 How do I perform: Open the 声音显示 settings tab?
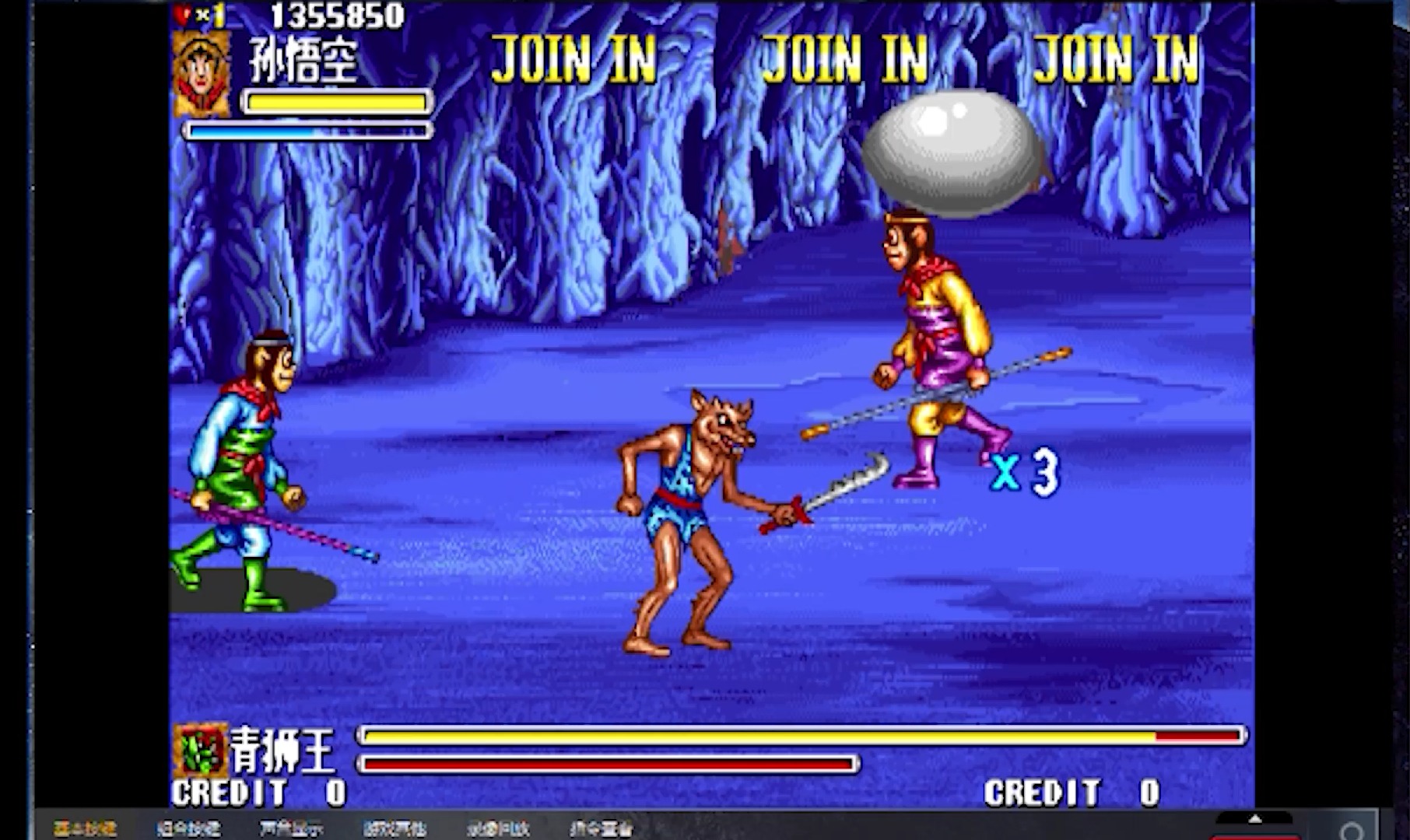(x=292, y=829)
